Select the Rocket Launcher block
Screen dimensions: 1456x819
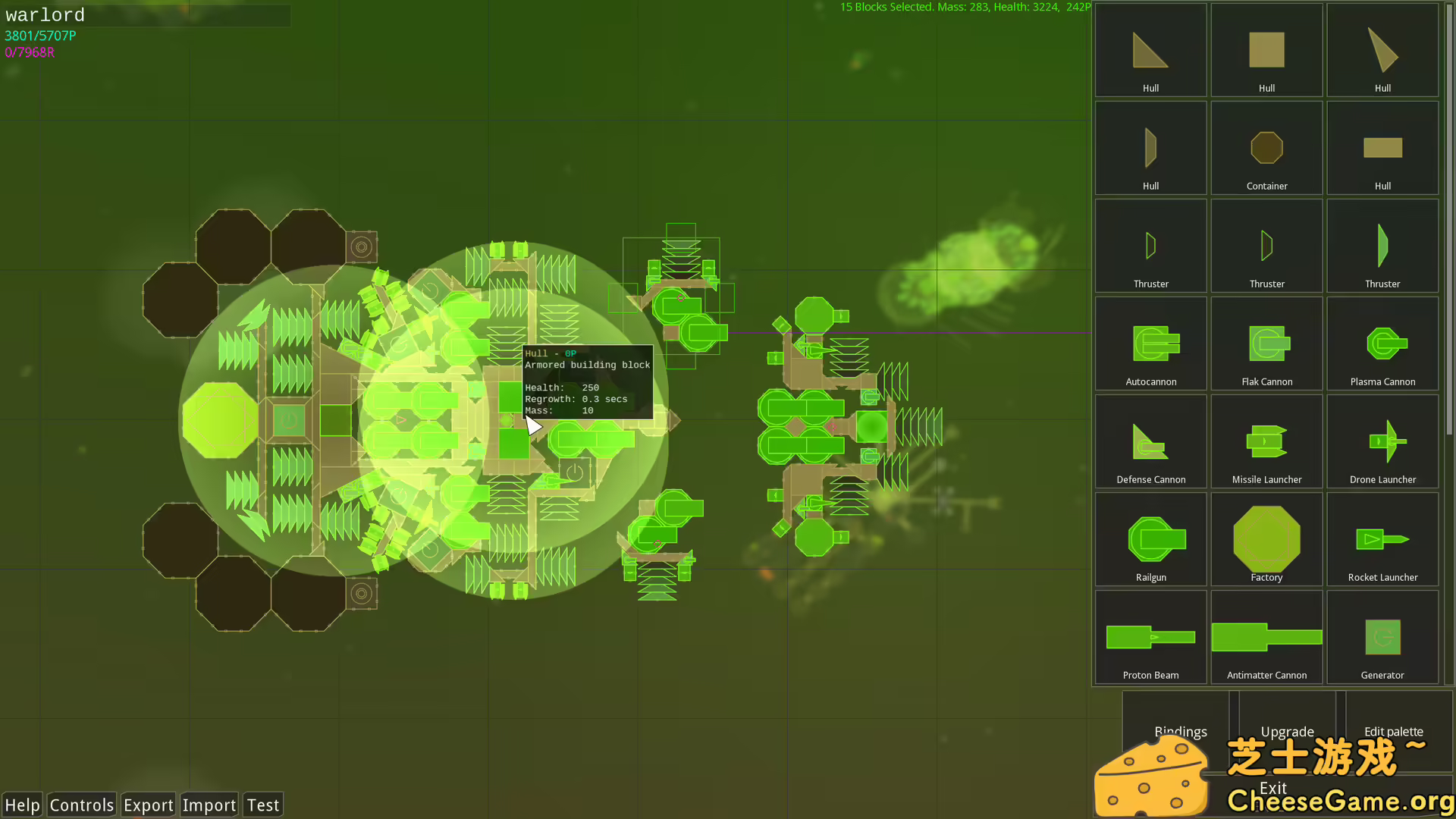[x=1382, y=538]
